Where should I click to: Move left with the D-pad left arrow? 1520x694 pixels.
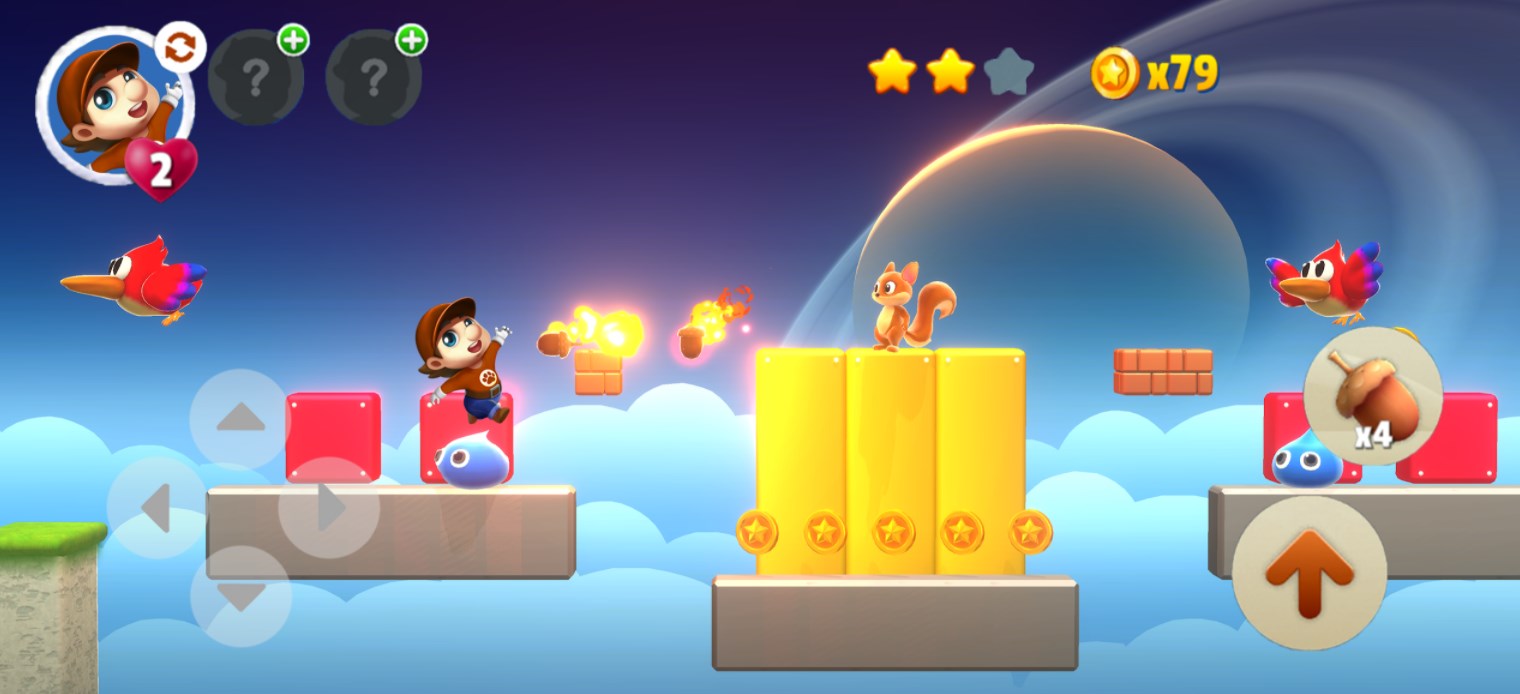point(157,508)
